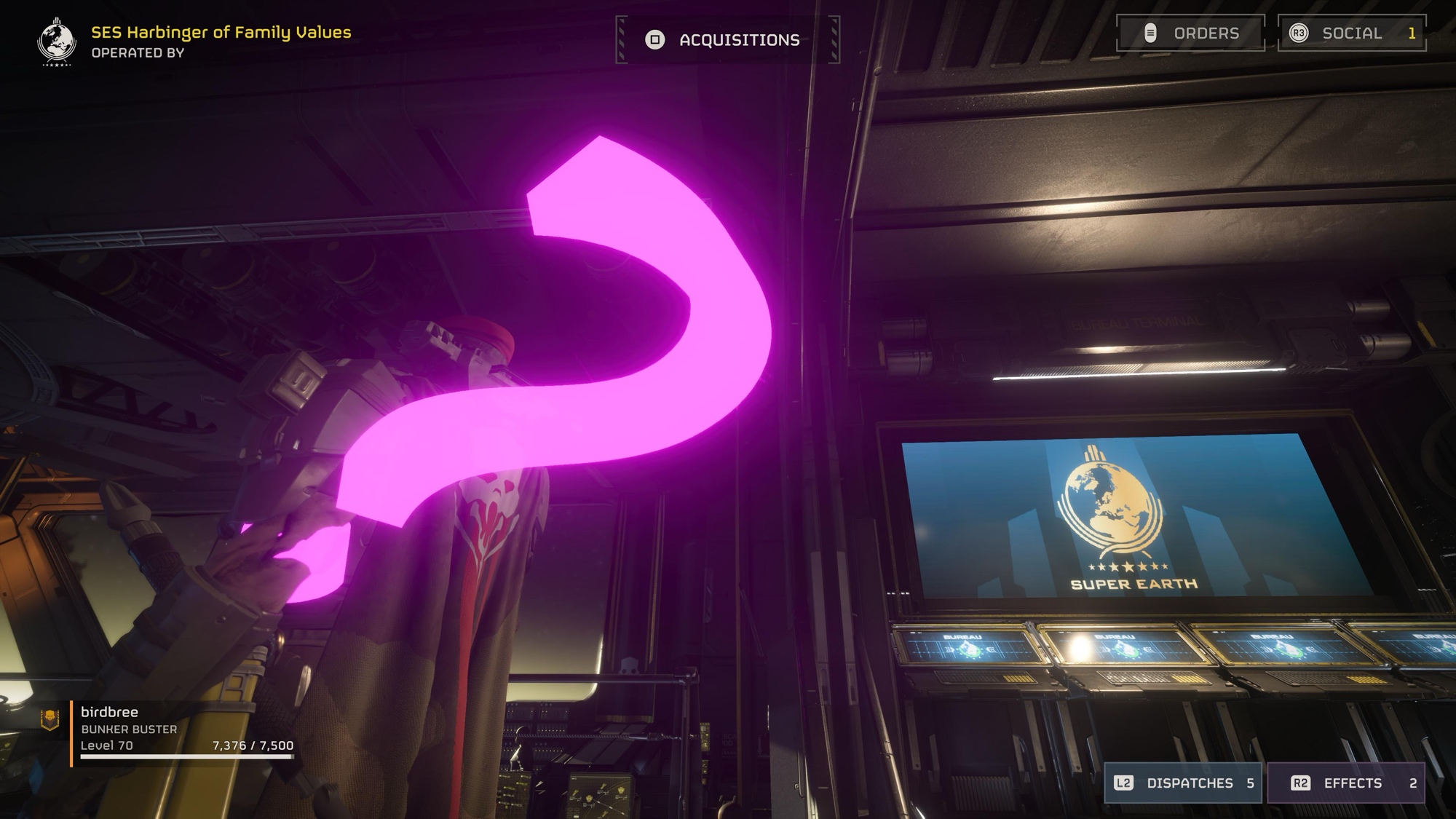Select birdbree's player card

[169, 729]
